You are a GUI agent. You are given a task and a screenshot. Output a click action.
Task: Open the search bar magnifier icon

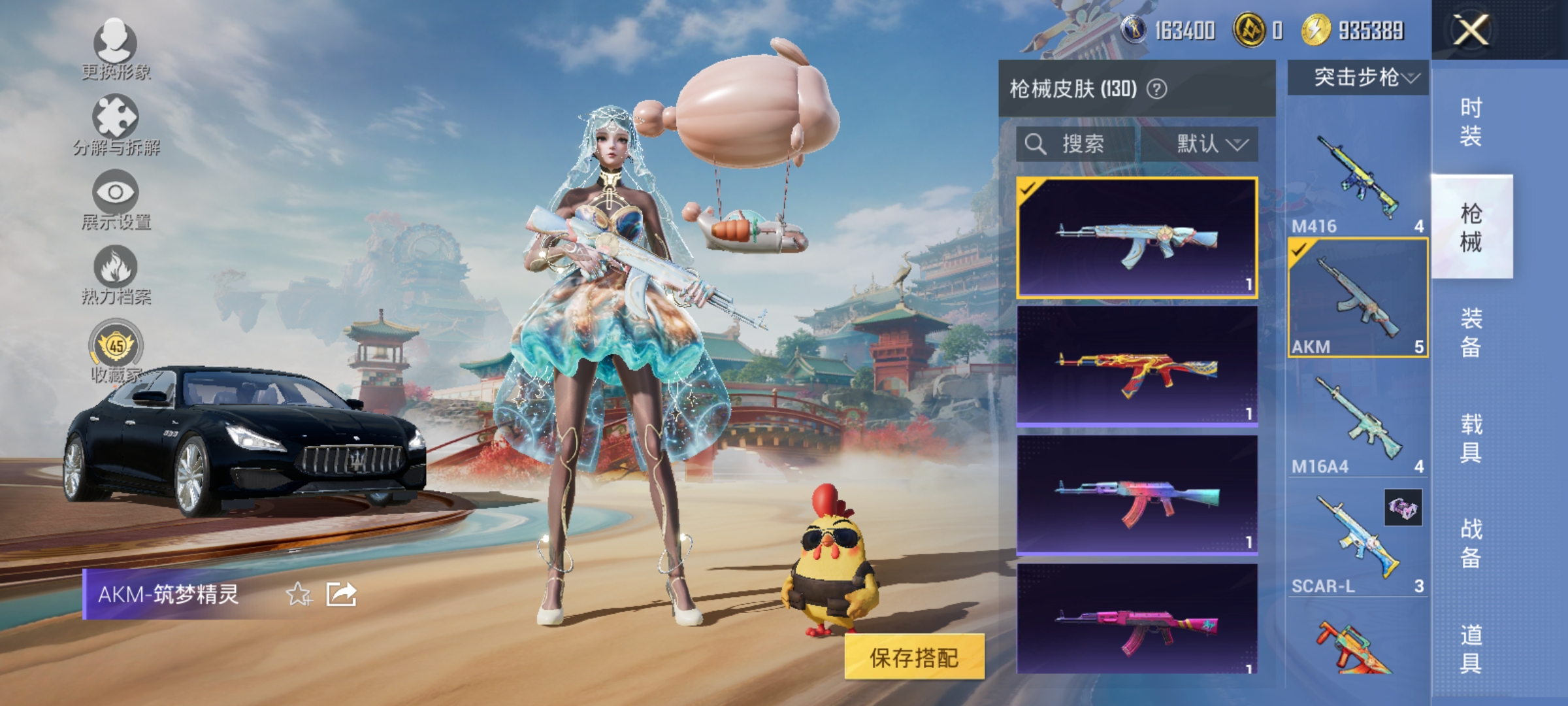1036,144
